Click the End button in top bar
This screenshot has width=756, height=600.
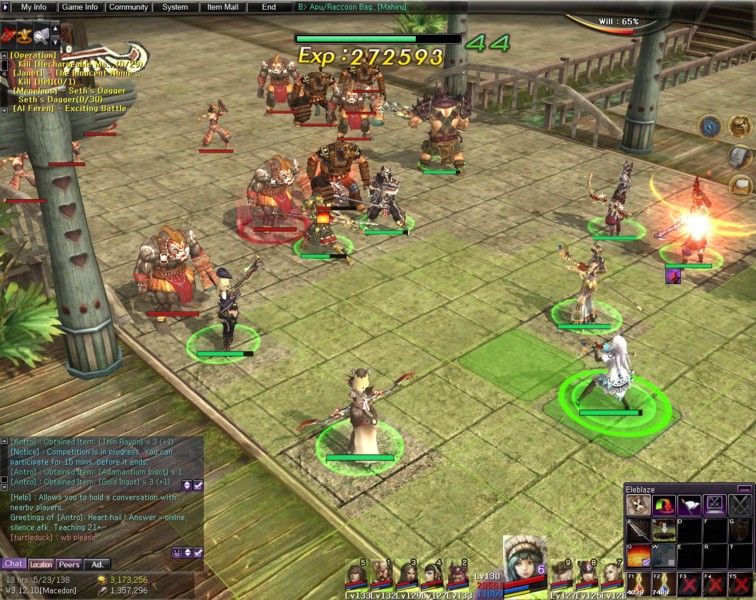click(x=268, y=7)
